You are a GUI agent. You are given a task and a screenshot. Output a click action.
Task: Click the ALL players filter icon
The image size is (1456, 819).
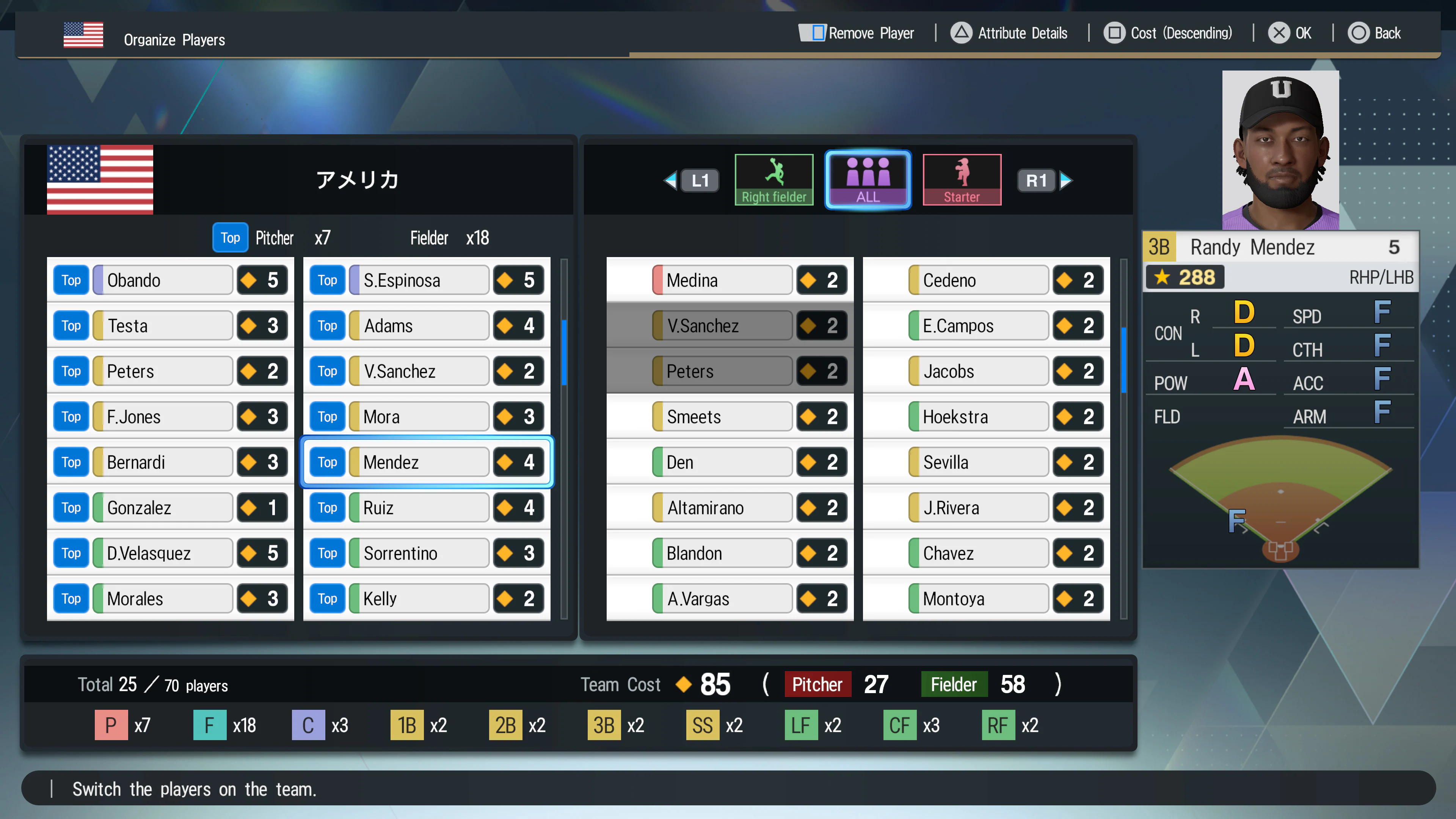coord(868,179)
